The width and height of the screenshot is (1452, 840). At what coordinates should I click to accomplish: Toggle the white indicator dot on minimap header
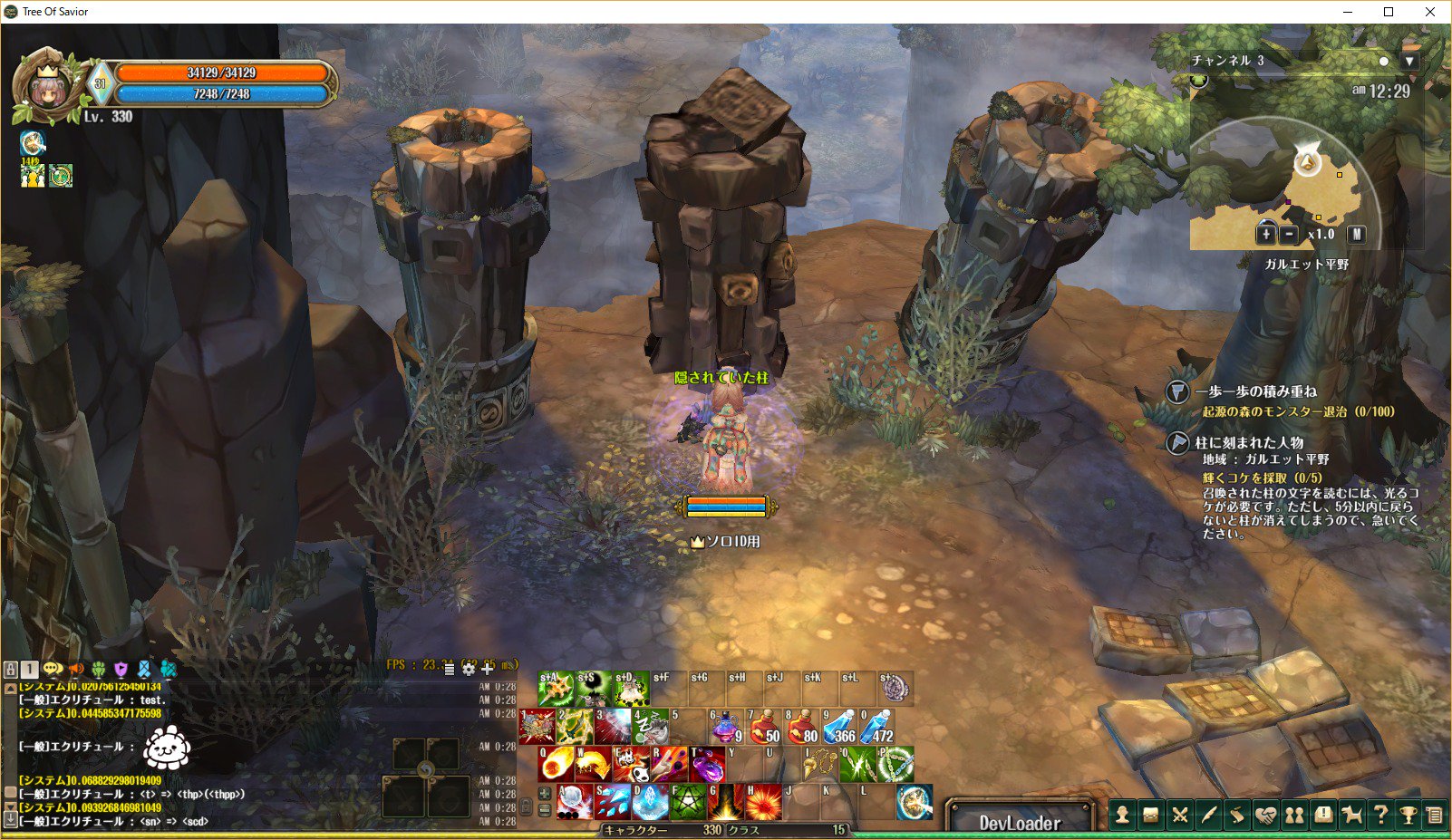tap(1384, 60)
